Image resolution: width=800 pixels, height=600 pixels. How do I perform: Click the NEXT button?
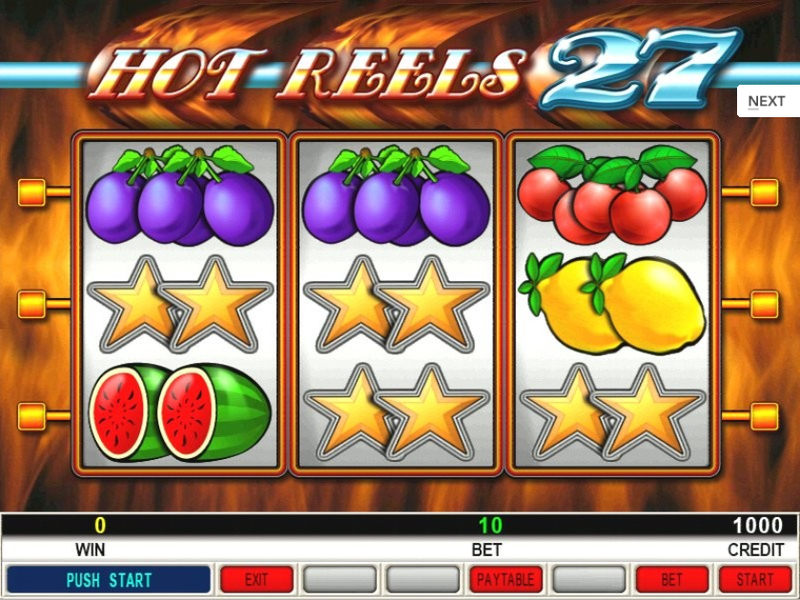pos(767,101)
